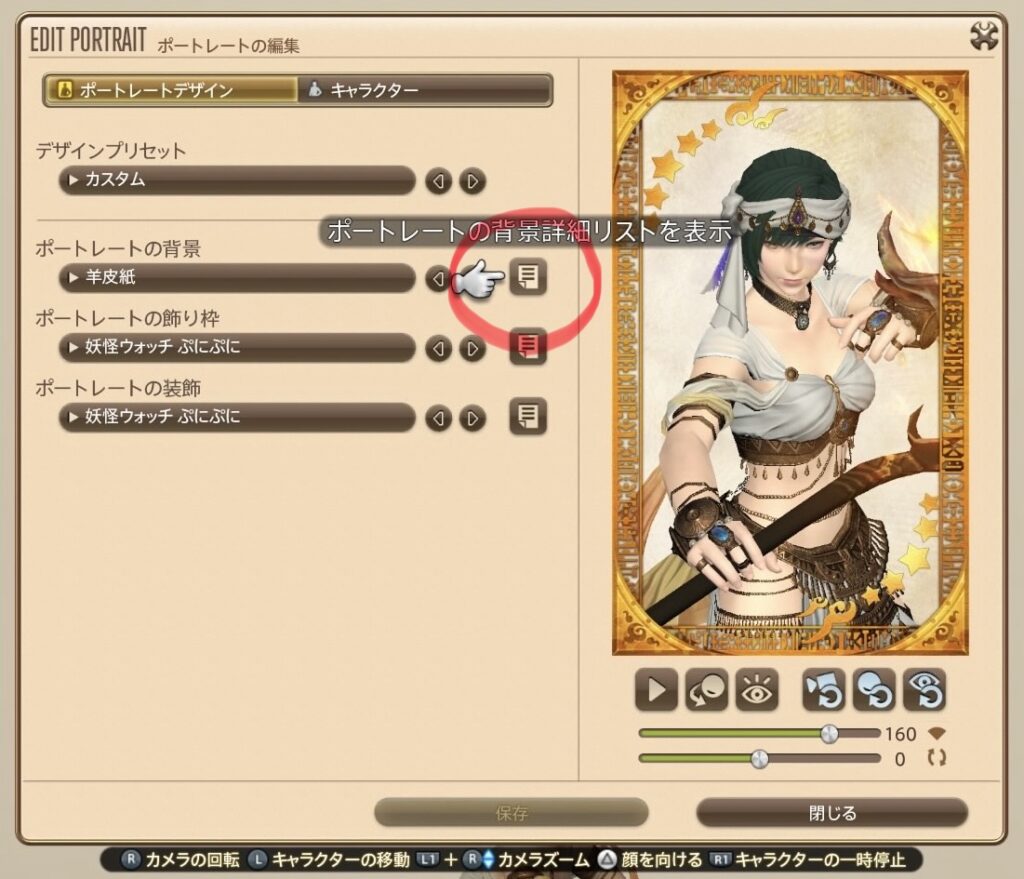Adjust the rotation slider set to 0
This screenshot has height=879, width=1024.
coord(760,759)
